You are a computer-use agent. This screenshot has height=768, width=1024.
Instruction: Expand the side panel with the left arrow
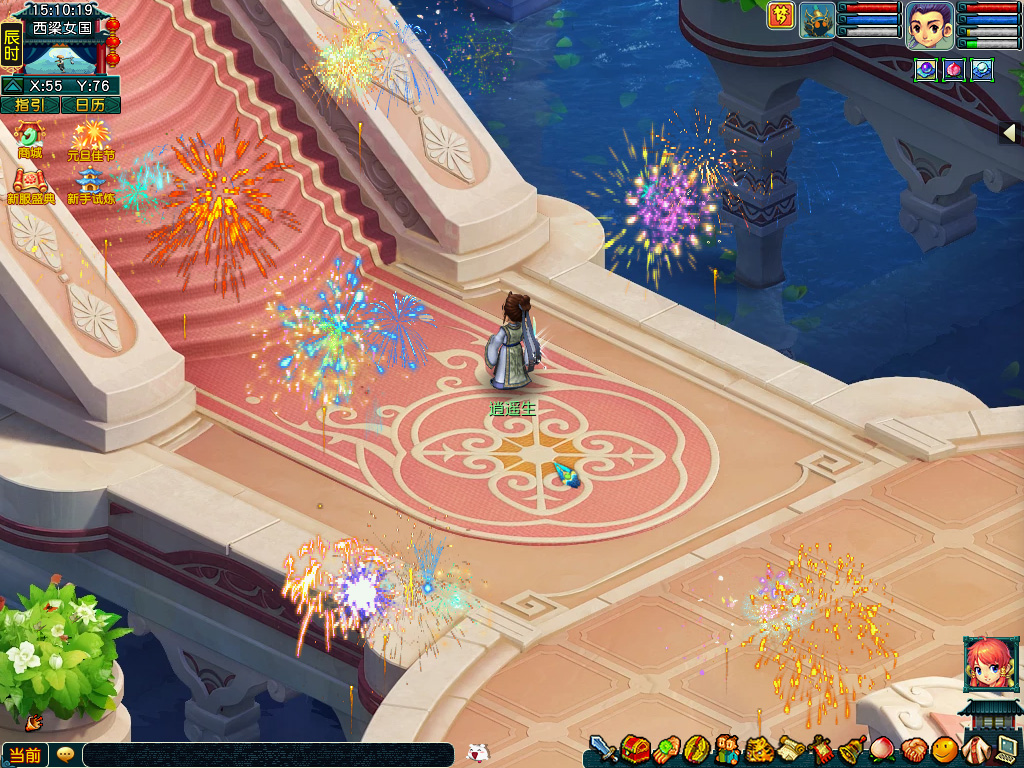(1010, 133)
